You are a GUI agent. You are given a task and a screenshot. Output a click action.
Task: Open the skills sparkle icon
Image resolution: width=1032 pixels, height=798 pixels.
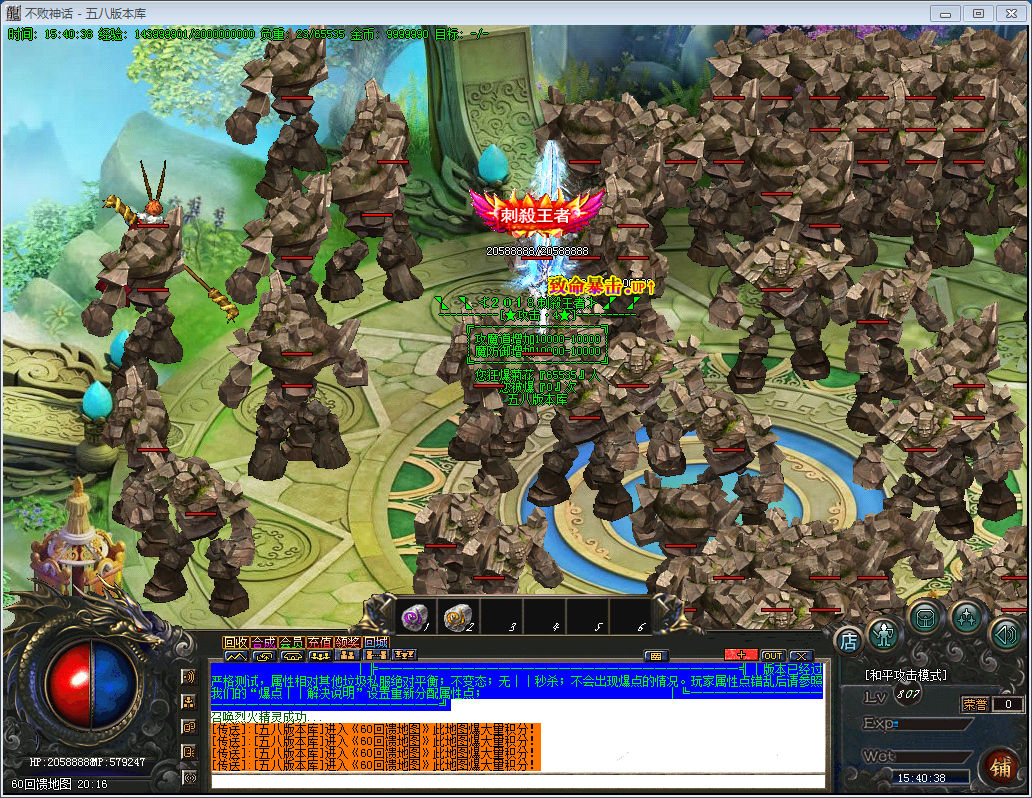(967, 617)
